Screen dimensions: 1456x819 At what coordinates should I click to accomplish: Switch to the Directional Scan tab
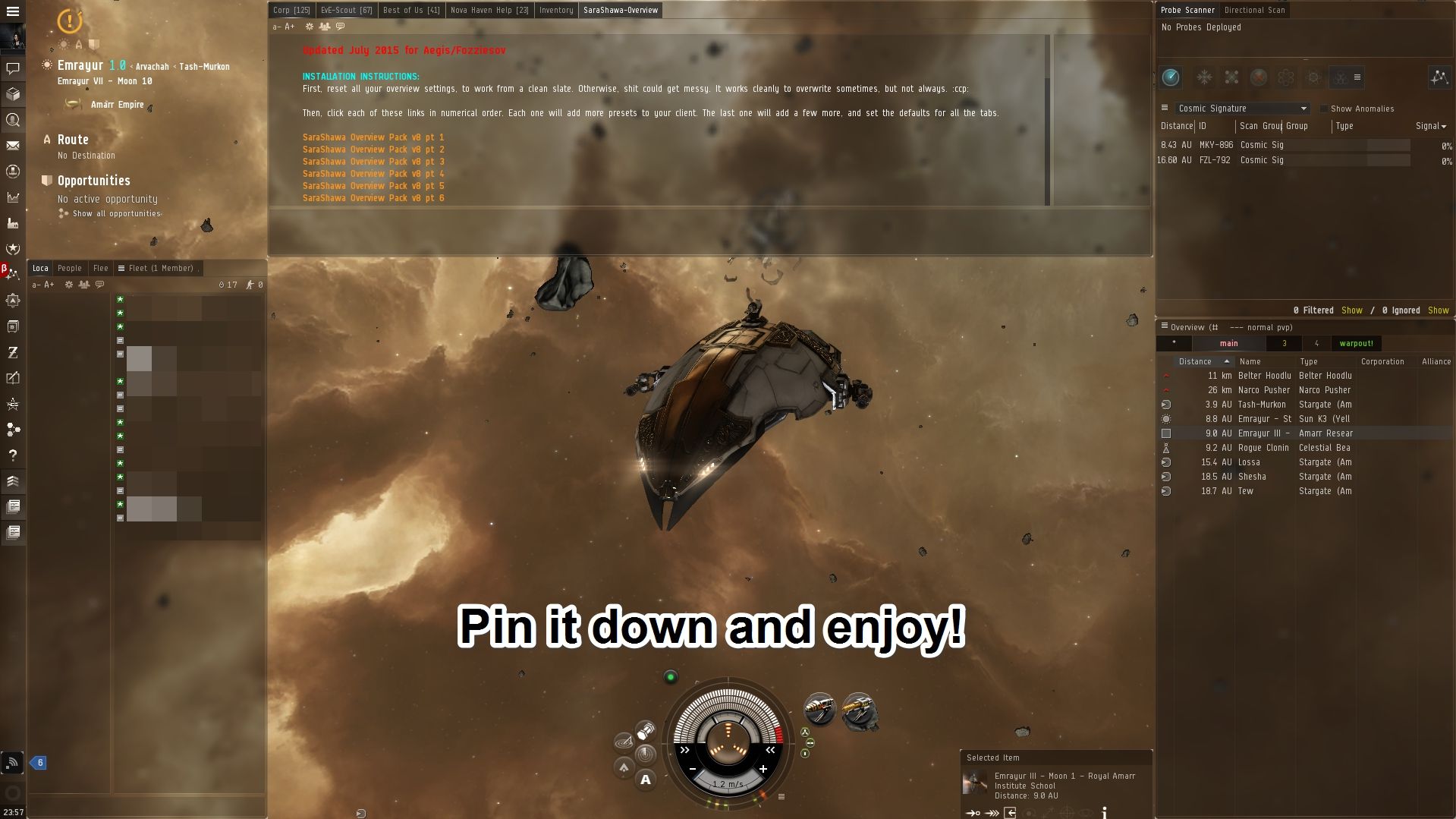pyautogui.click(x=1254, y=10)
